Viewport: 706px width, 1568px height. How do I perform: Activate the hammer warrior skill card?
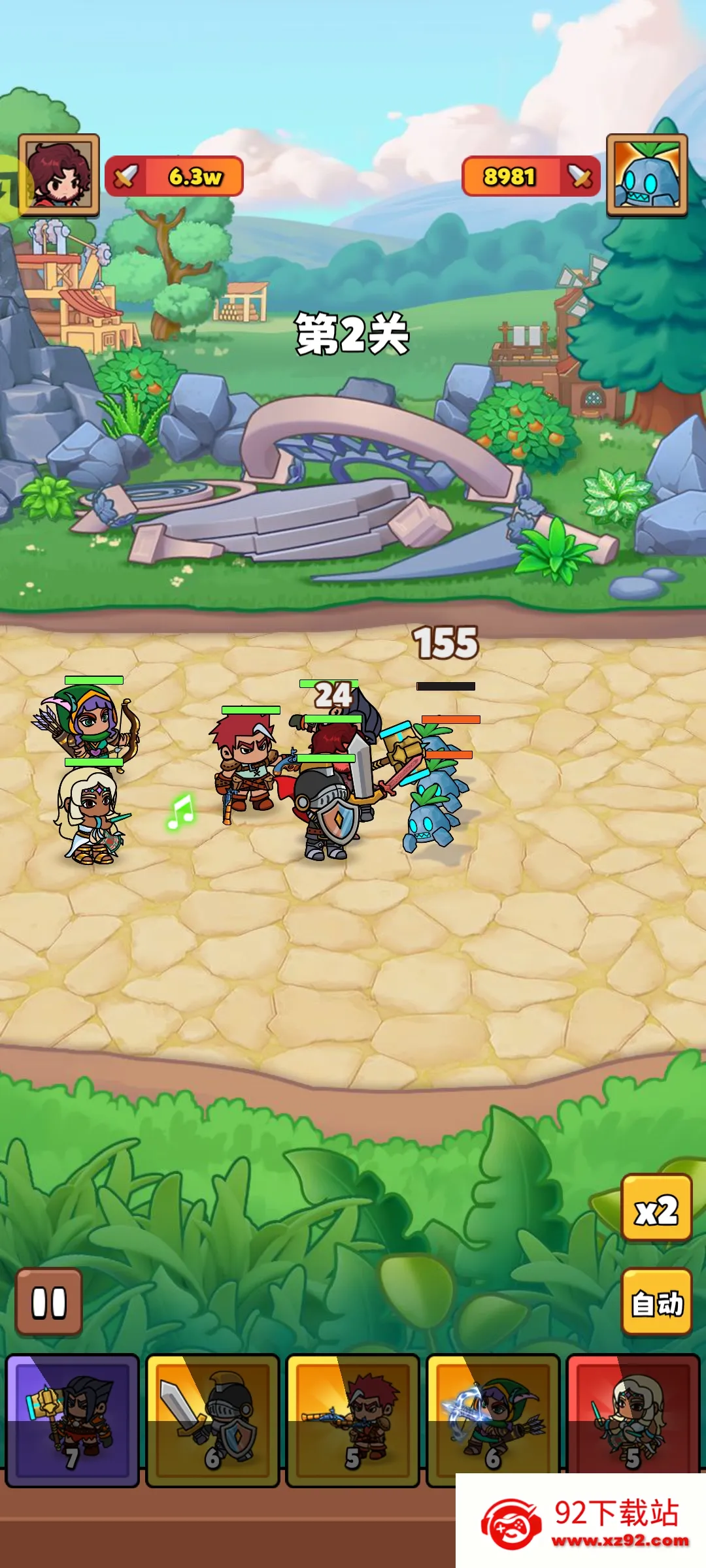[x=73, y=1420]
